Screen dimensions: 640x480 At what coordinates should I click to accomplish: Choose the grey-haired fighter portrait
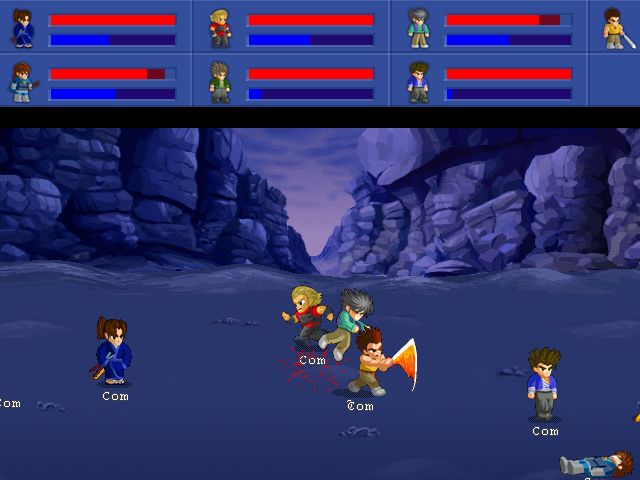click(418, 28)
